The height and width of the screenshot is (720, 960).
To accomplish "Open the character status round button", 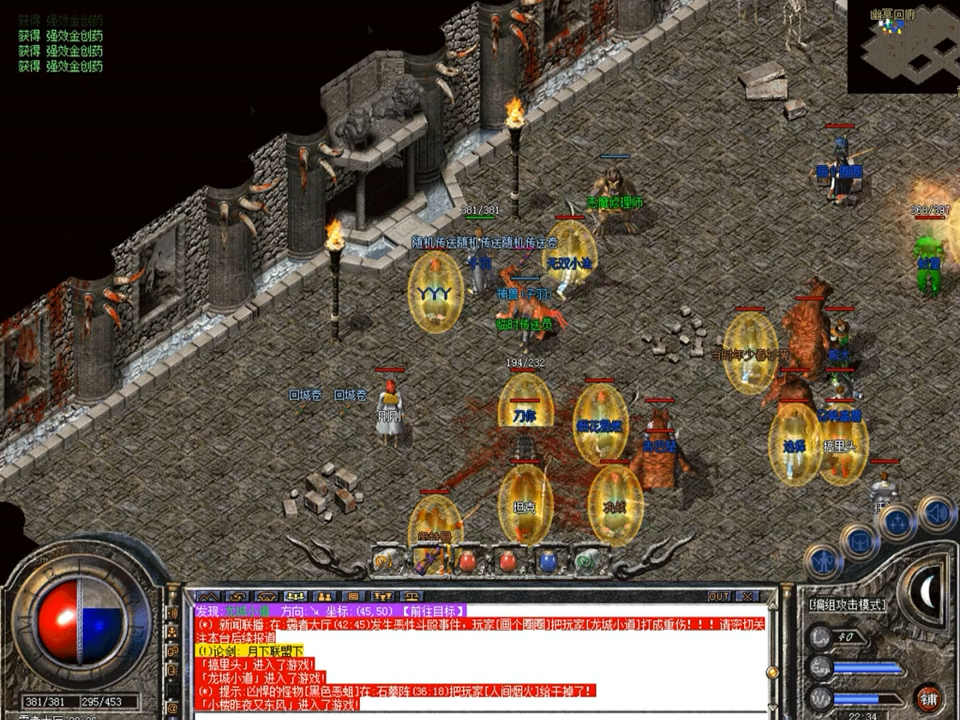I will [x=822, y=563].
